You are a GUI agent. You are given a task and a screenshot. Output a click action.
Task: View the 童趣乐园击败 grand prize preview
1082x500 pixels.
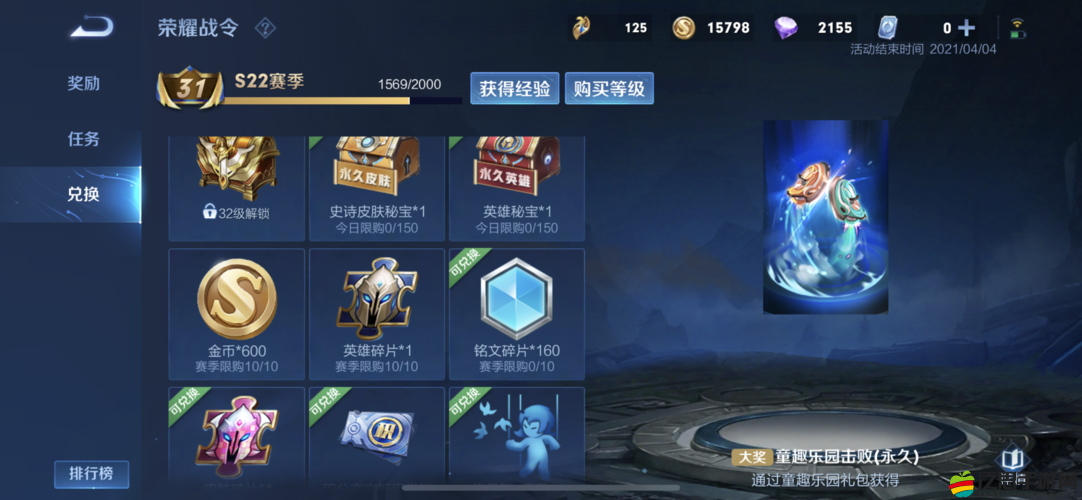[825, 218]
